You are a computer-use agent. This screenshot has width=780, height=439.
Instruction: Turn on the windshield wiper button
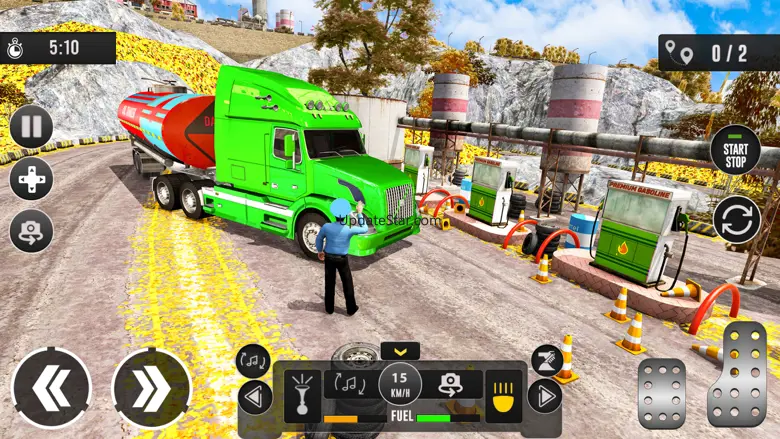pos(546,361)
